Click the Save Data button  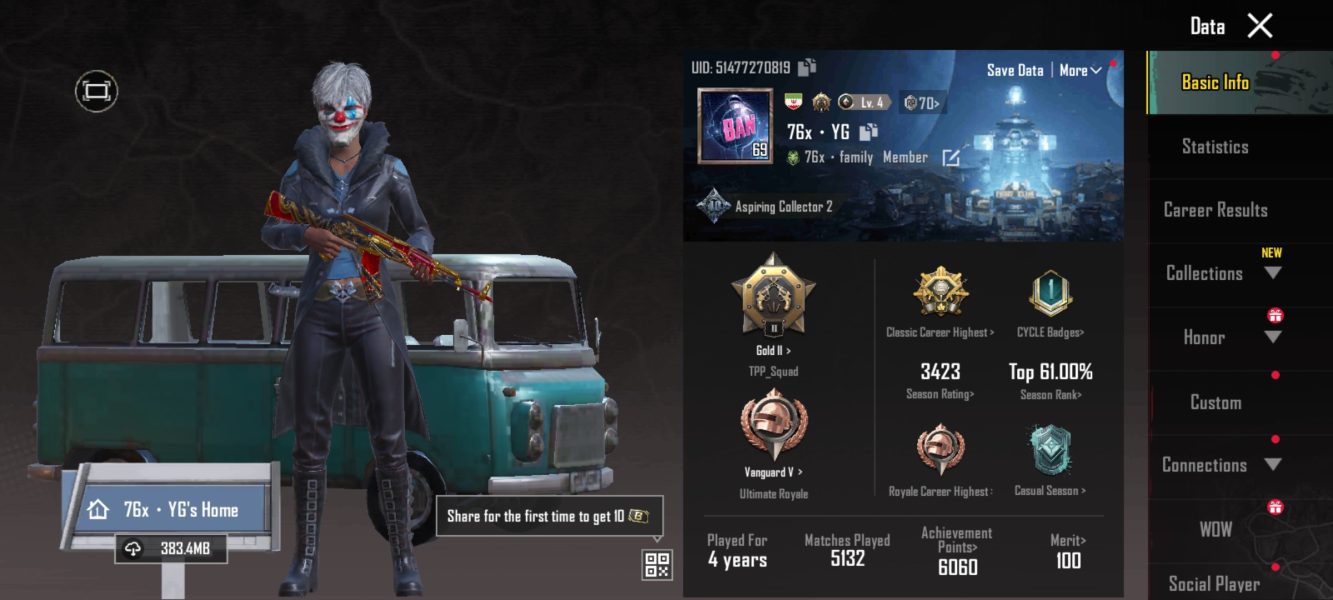click(x=1014, y=70)
